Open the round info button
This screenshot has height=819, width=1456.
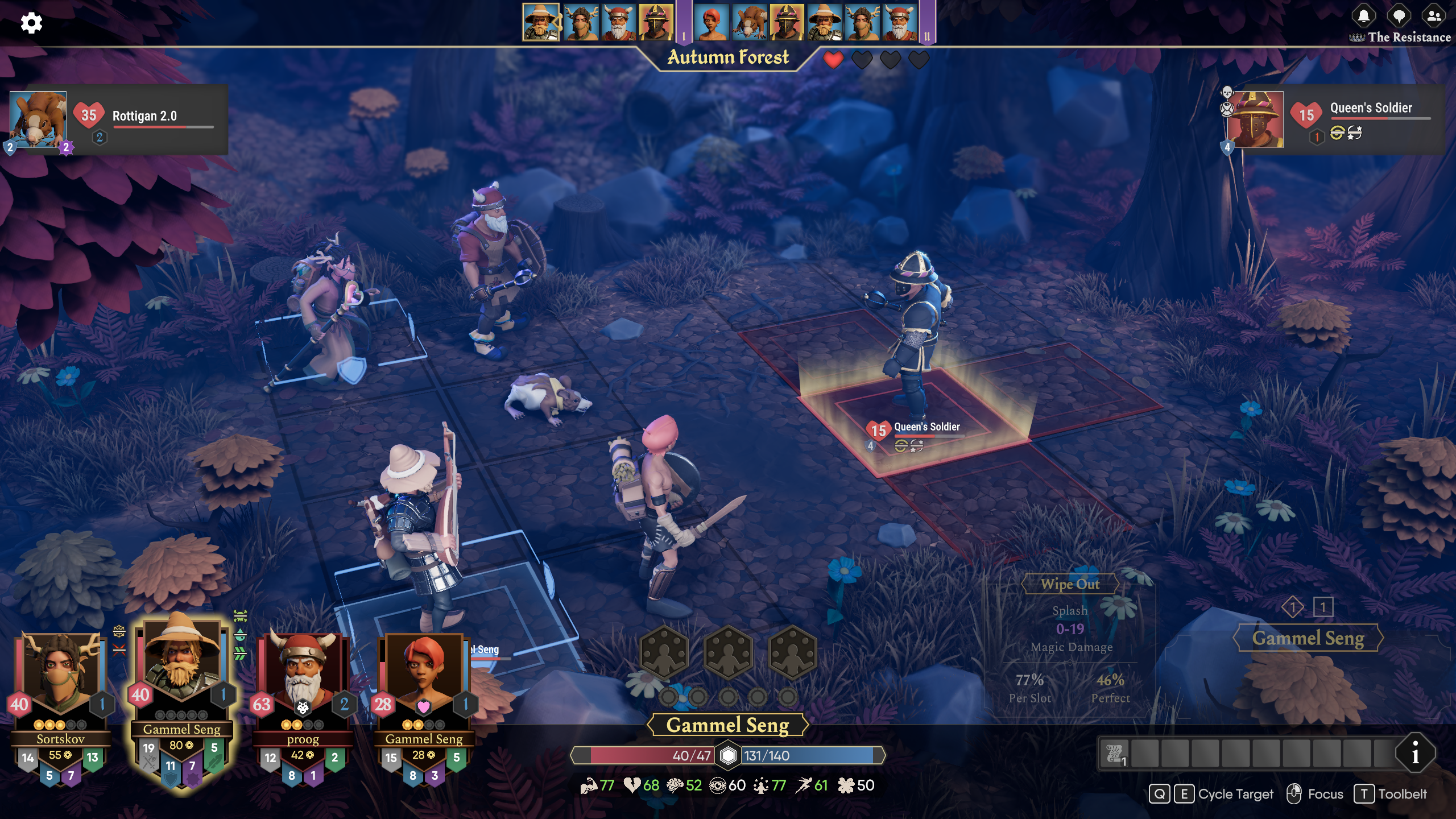[1415, 754]
